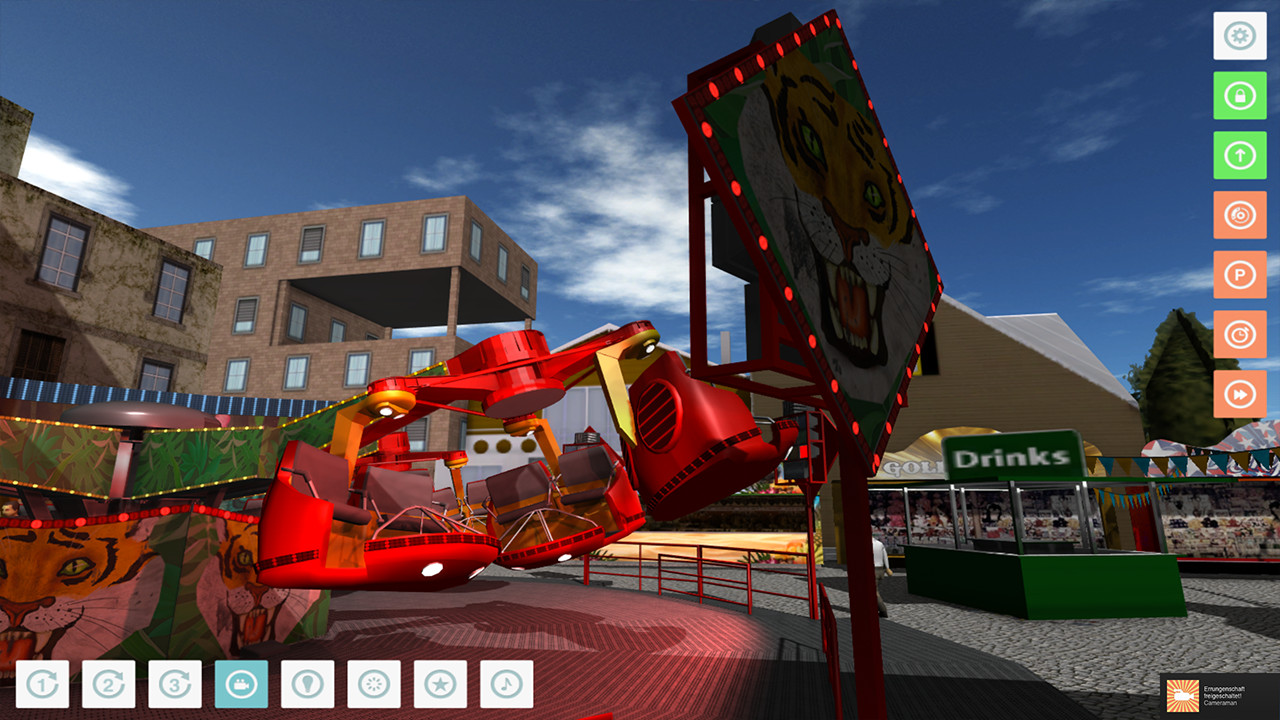Open the settings gear icon
Viewport: 1280px width, 720px height.
1239,36
